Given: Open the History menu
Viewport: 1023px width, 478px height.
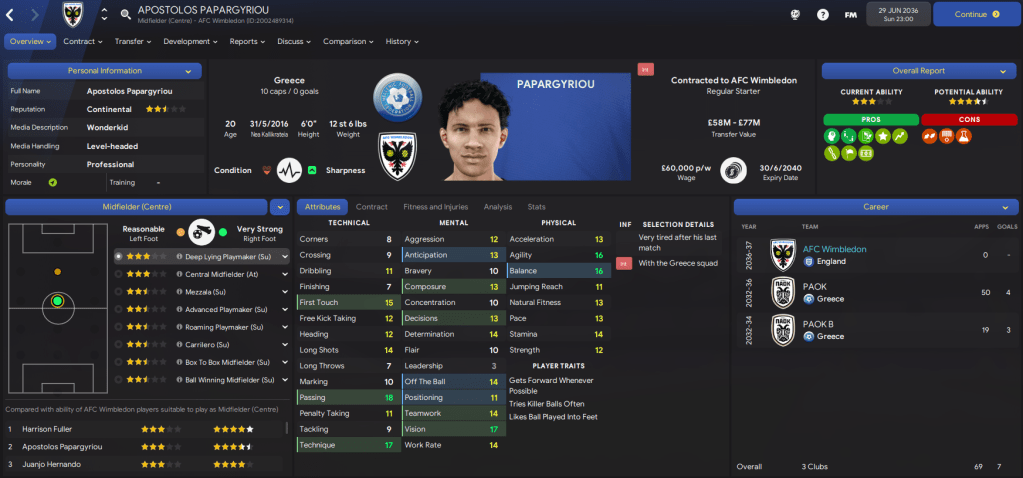Looking at the screenshot, I should pos(402,41).
